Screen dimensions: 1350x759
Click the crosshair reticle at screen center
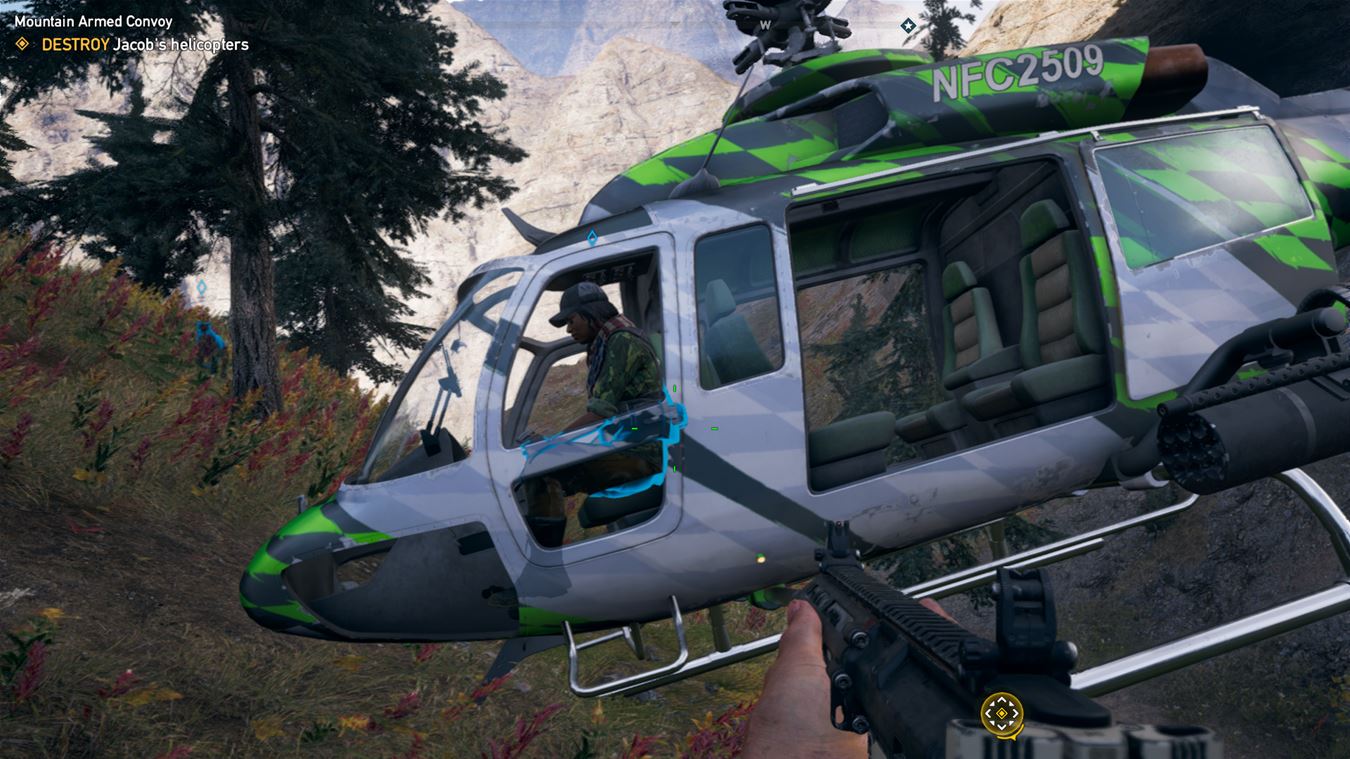(676, 430)
